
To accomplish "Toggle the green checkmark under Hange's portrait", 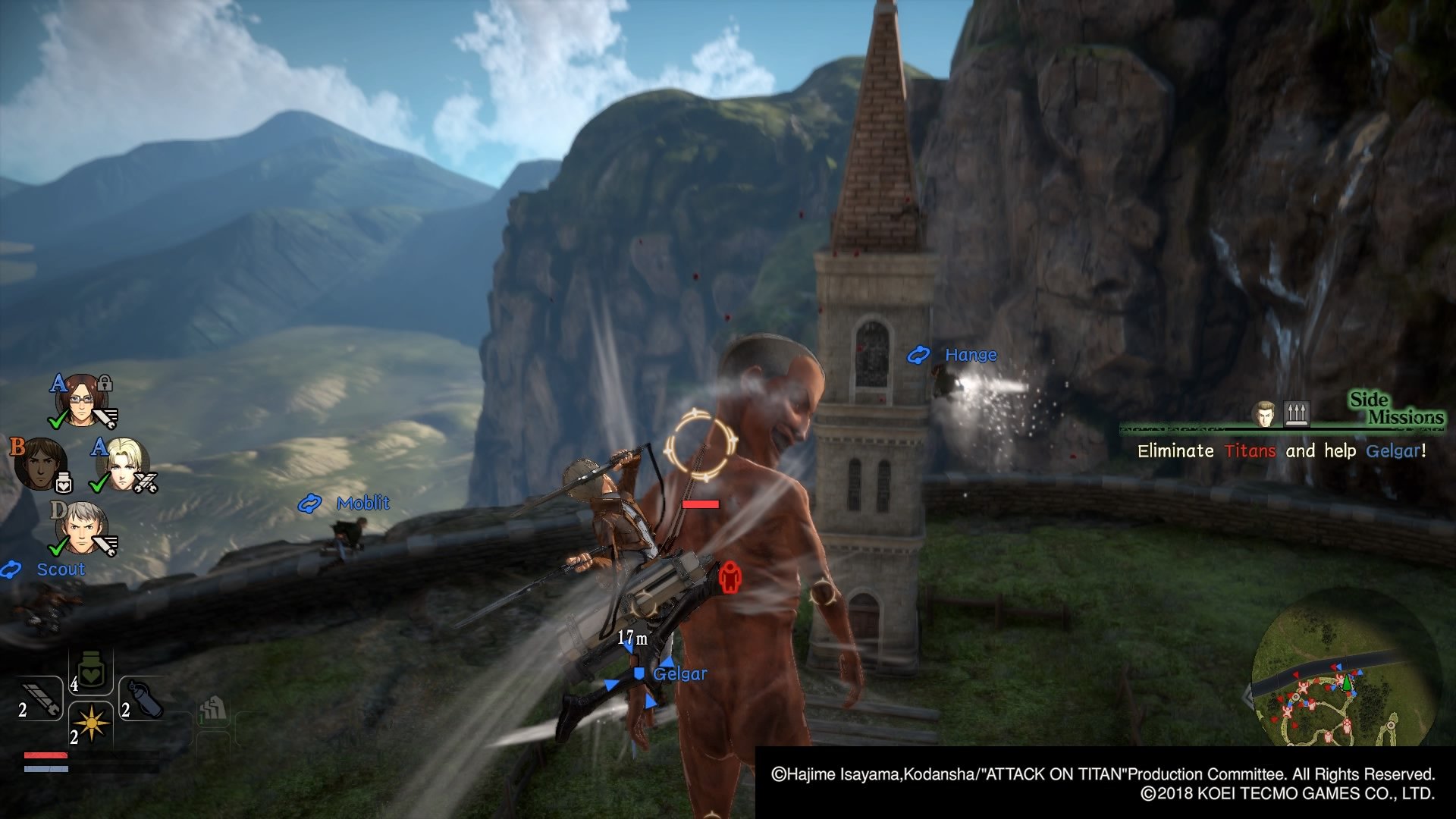I will pos(58,419).
